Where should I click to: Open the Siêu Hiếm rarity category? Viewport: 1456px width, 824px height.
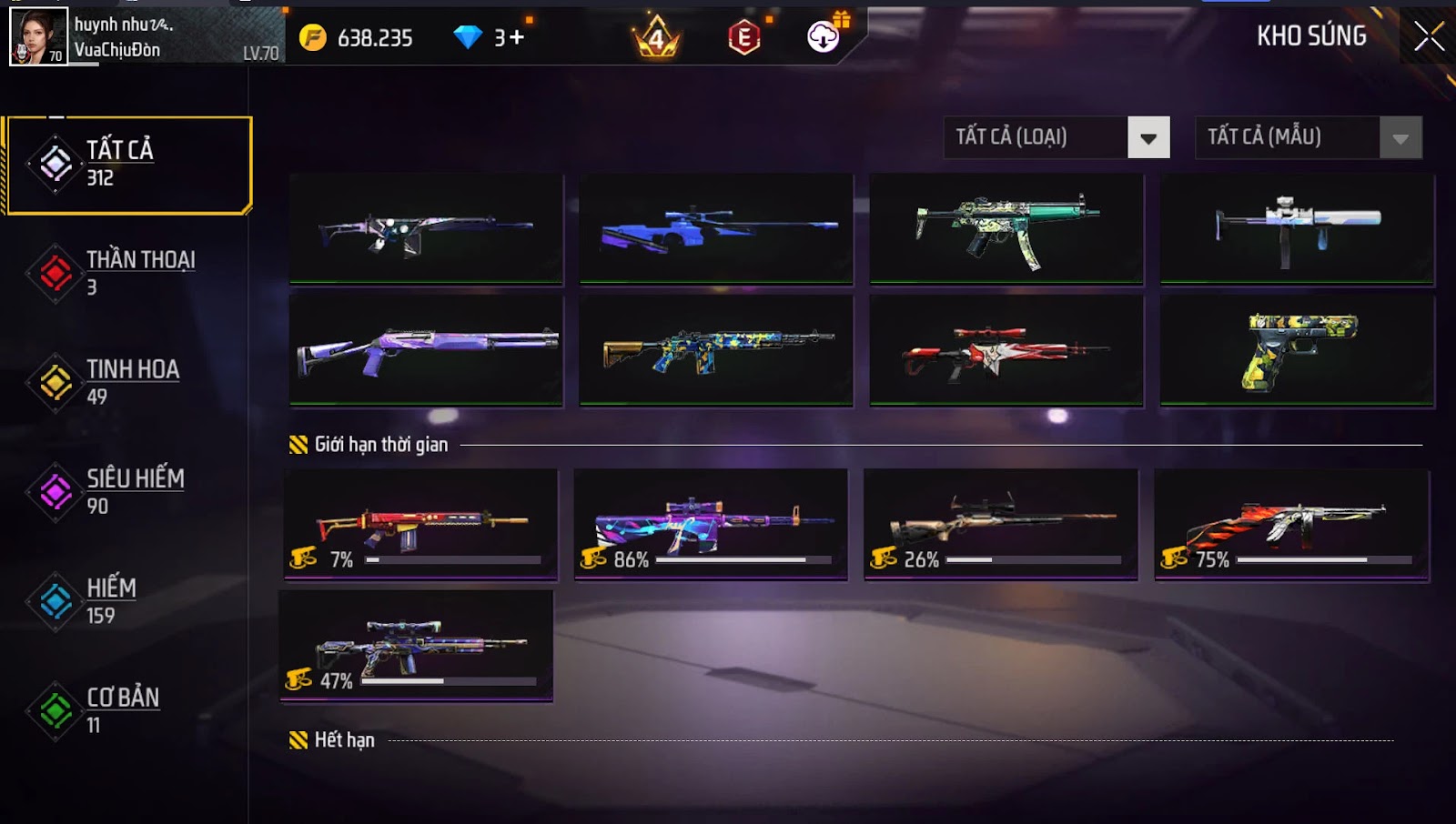[x=127, y=491]
